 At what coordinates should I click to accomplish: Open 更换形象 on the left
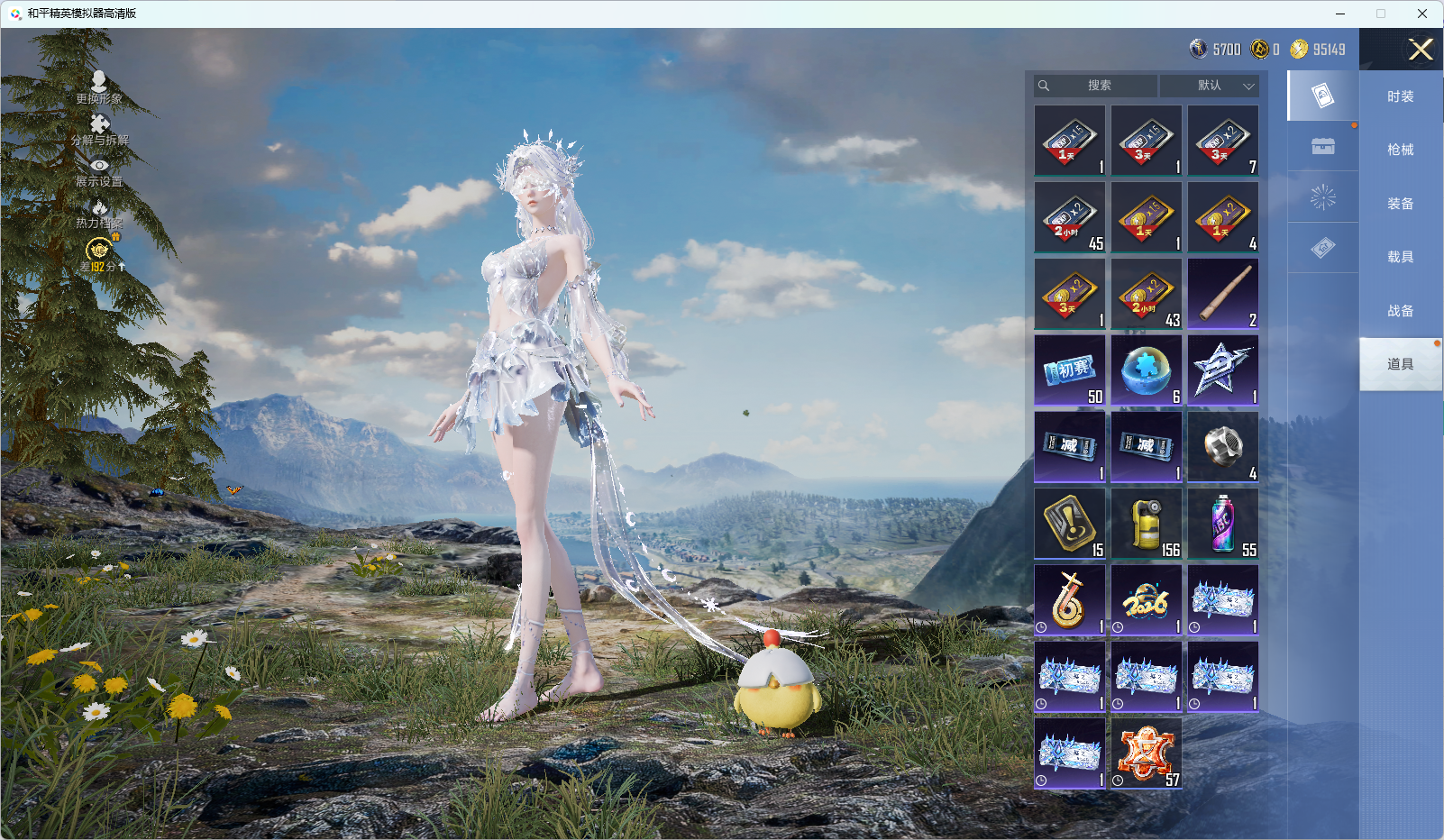tap(99, 87)
